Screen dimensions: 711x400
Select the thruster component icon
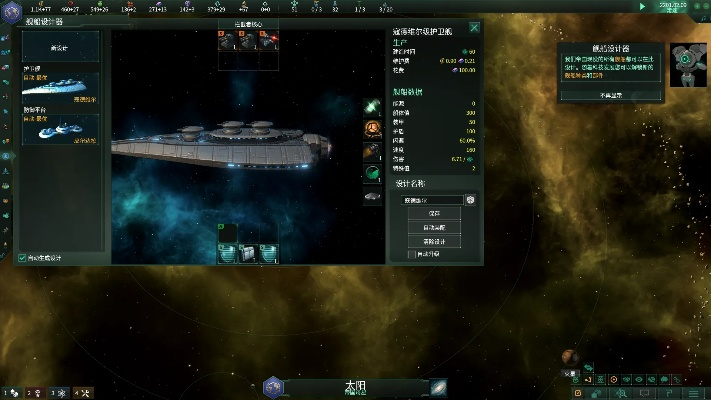[372, 150]
